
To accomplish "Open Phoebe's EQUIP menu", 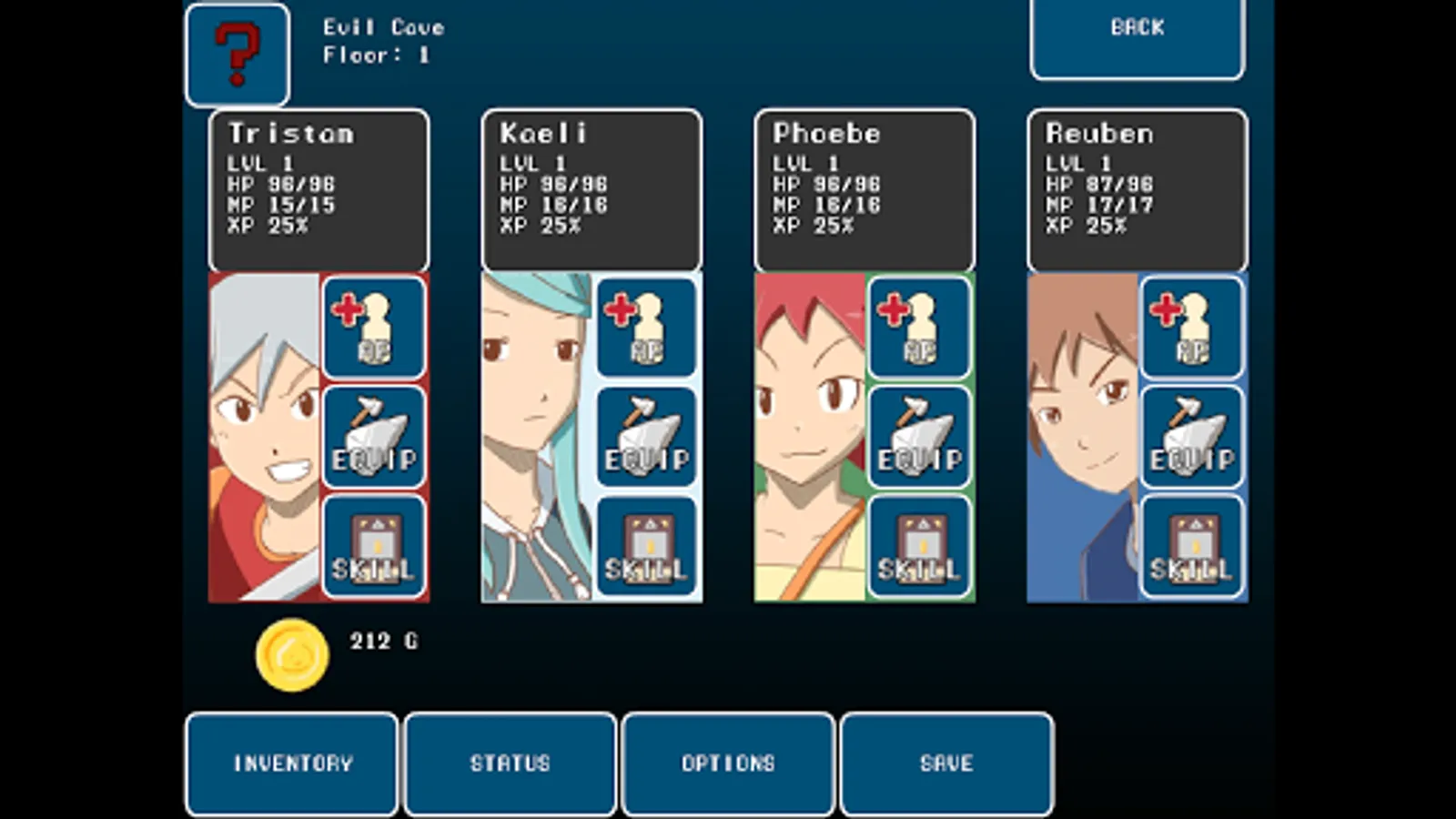I will (919, 438).
